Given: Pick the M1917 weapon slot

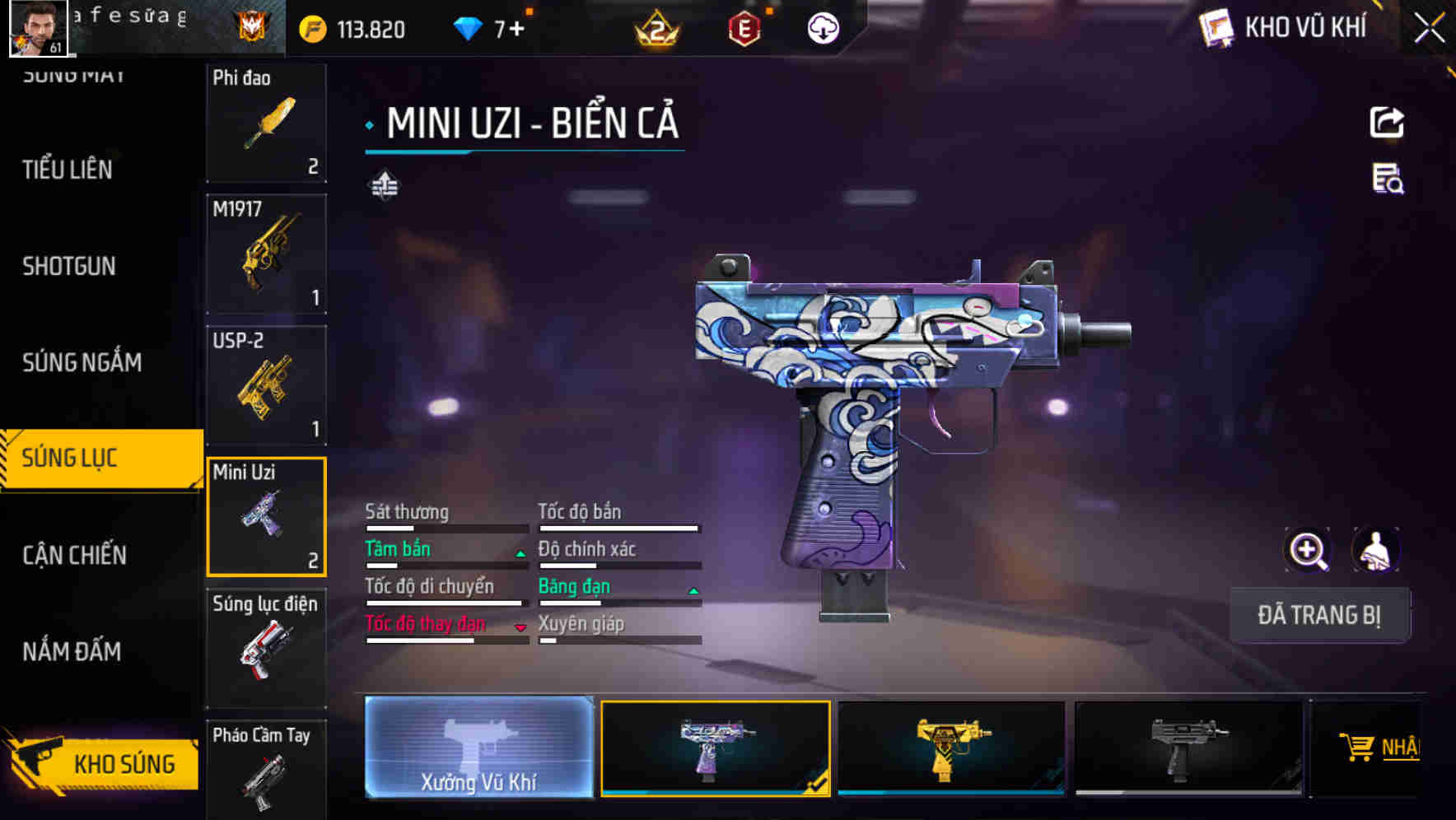Looking at the screenshot, I should [x=266, y=254].
